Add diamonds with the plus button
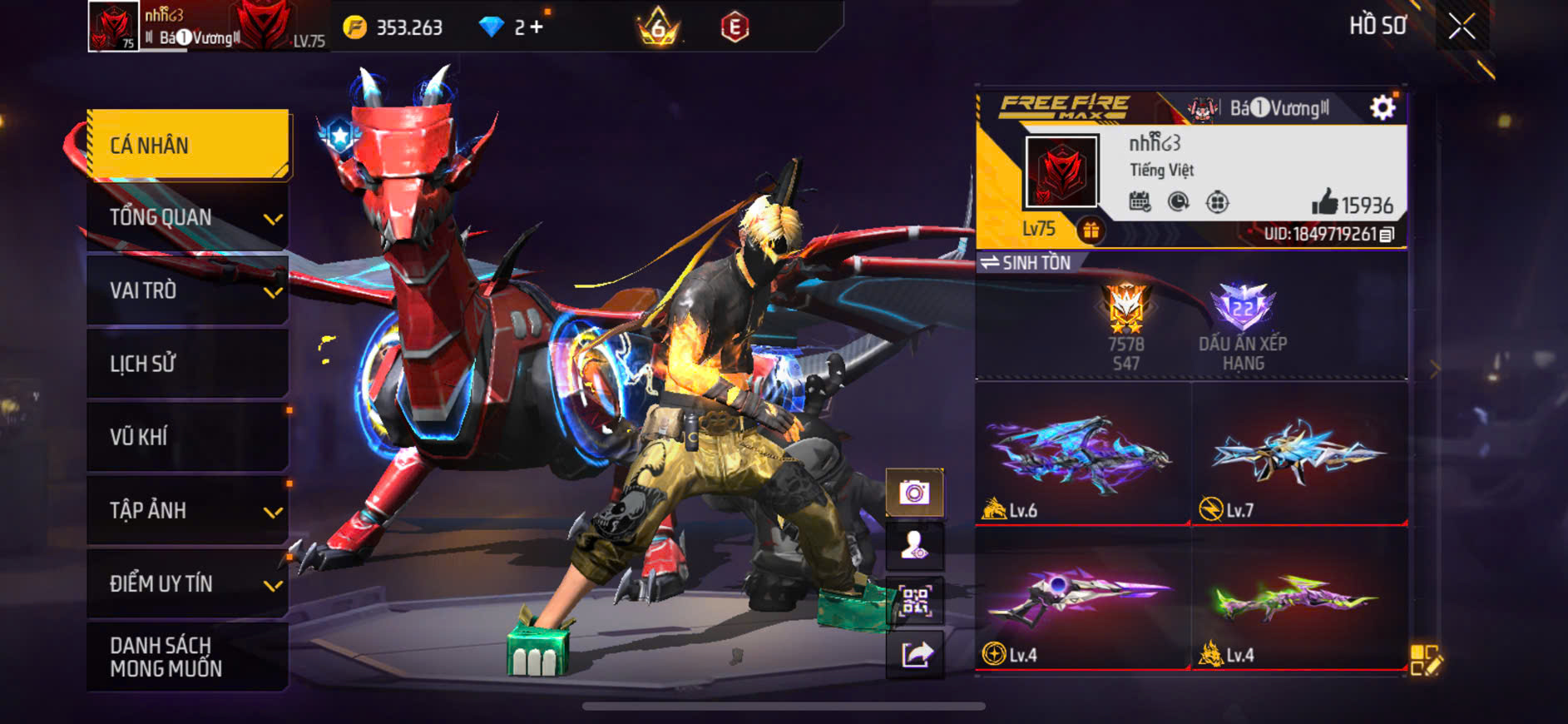The height and width of the screenshot is (724, 1568). 537,27
